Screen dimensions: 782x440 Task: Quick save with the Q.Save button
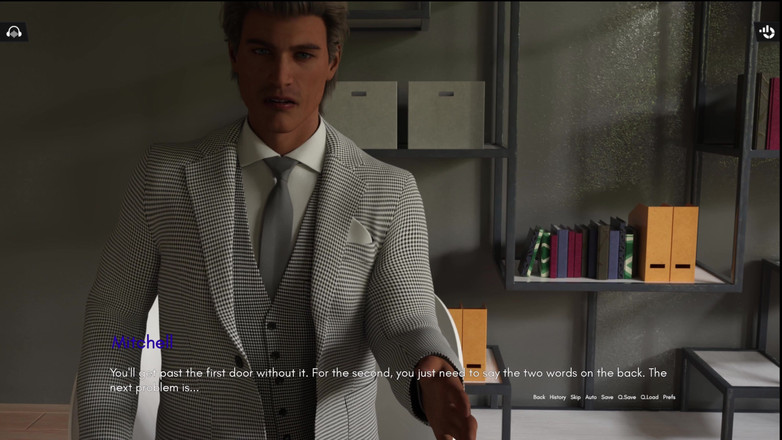tap(627, 397)
